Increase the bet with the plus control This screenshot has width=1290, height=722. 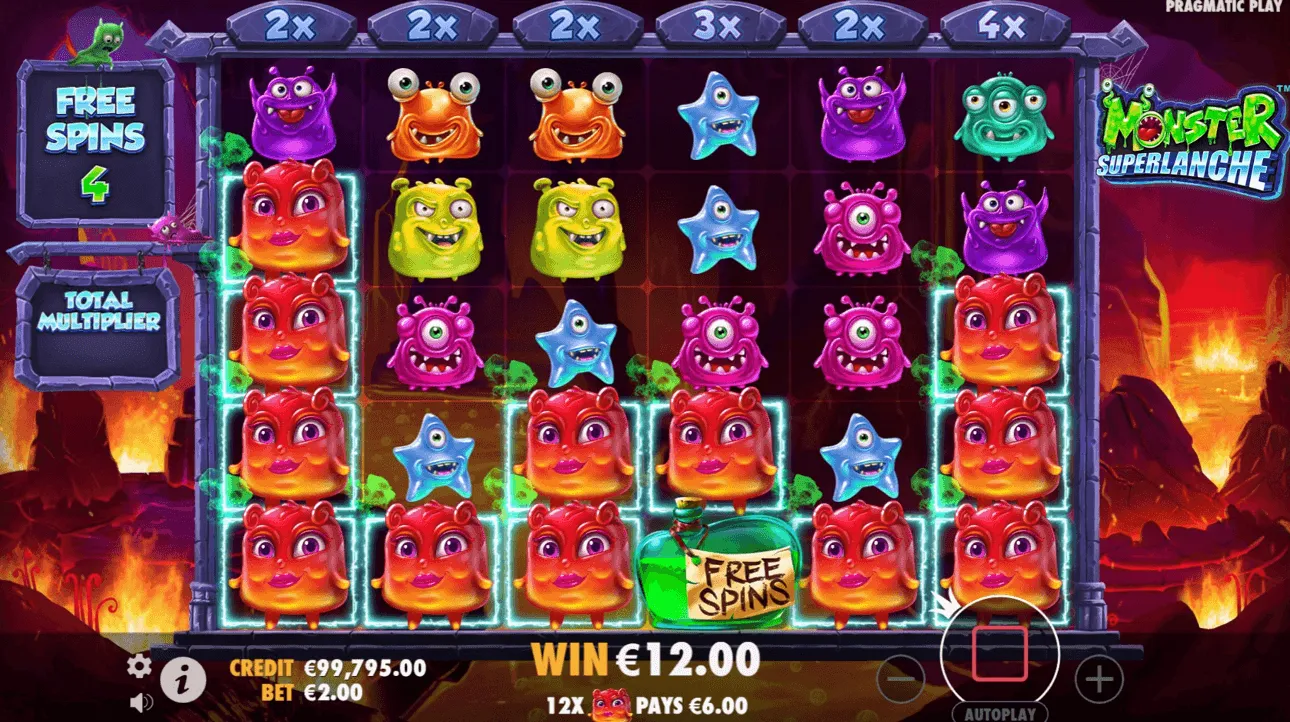(x=1098, y=677)
